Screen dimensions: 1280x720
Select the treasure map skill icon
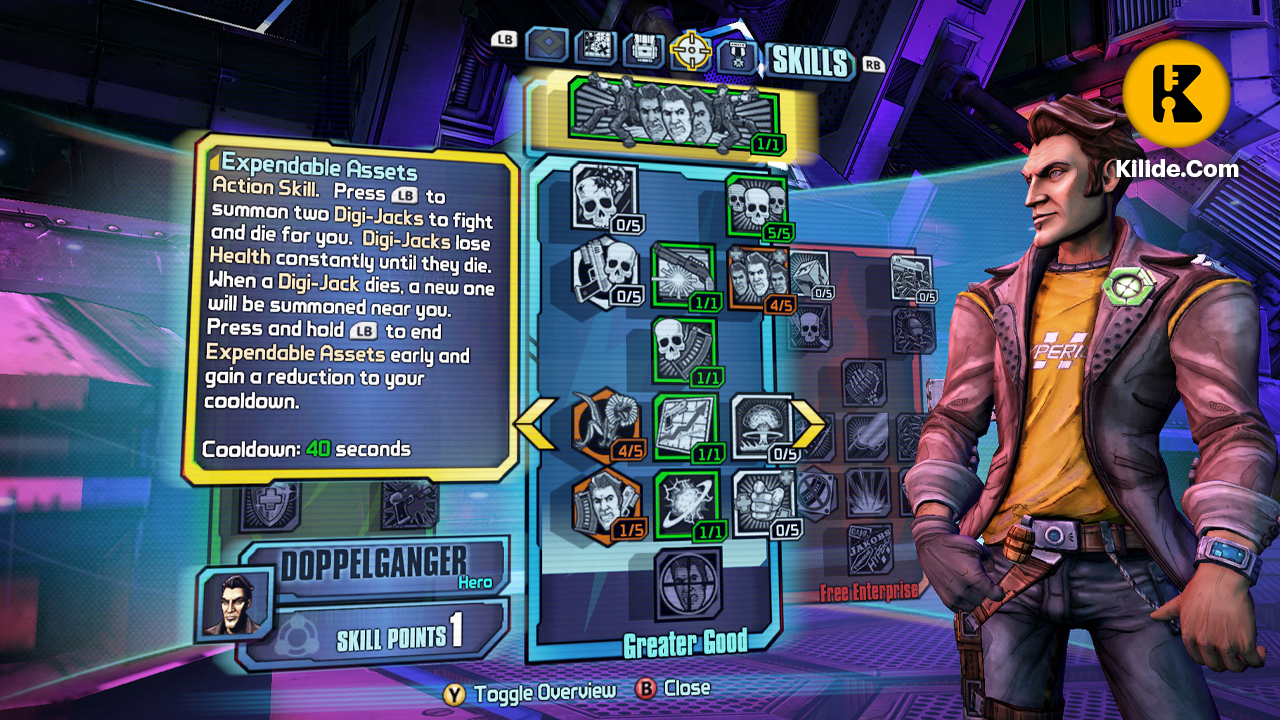coord(685,425)
